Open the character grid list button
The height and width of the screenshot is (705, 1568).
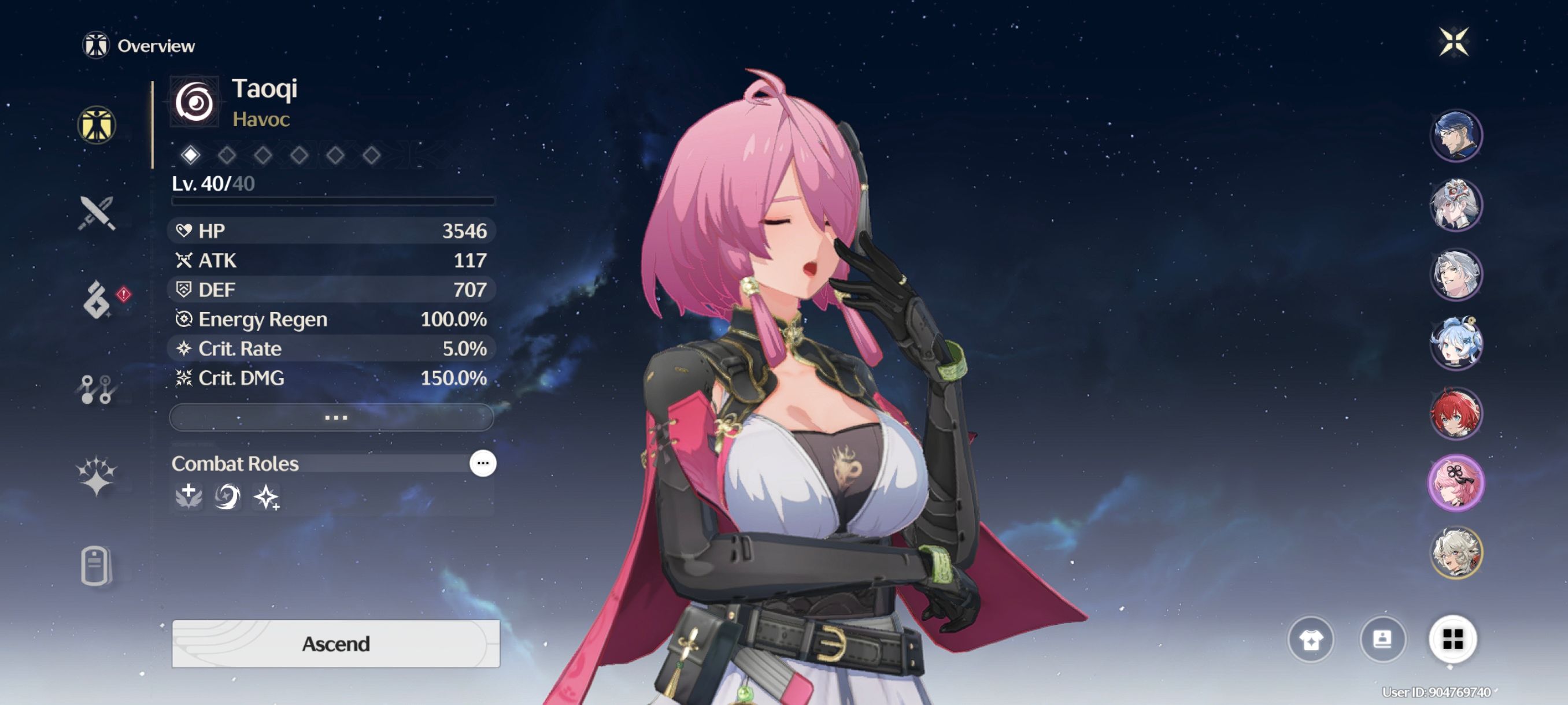click(x=1452, y=639)
